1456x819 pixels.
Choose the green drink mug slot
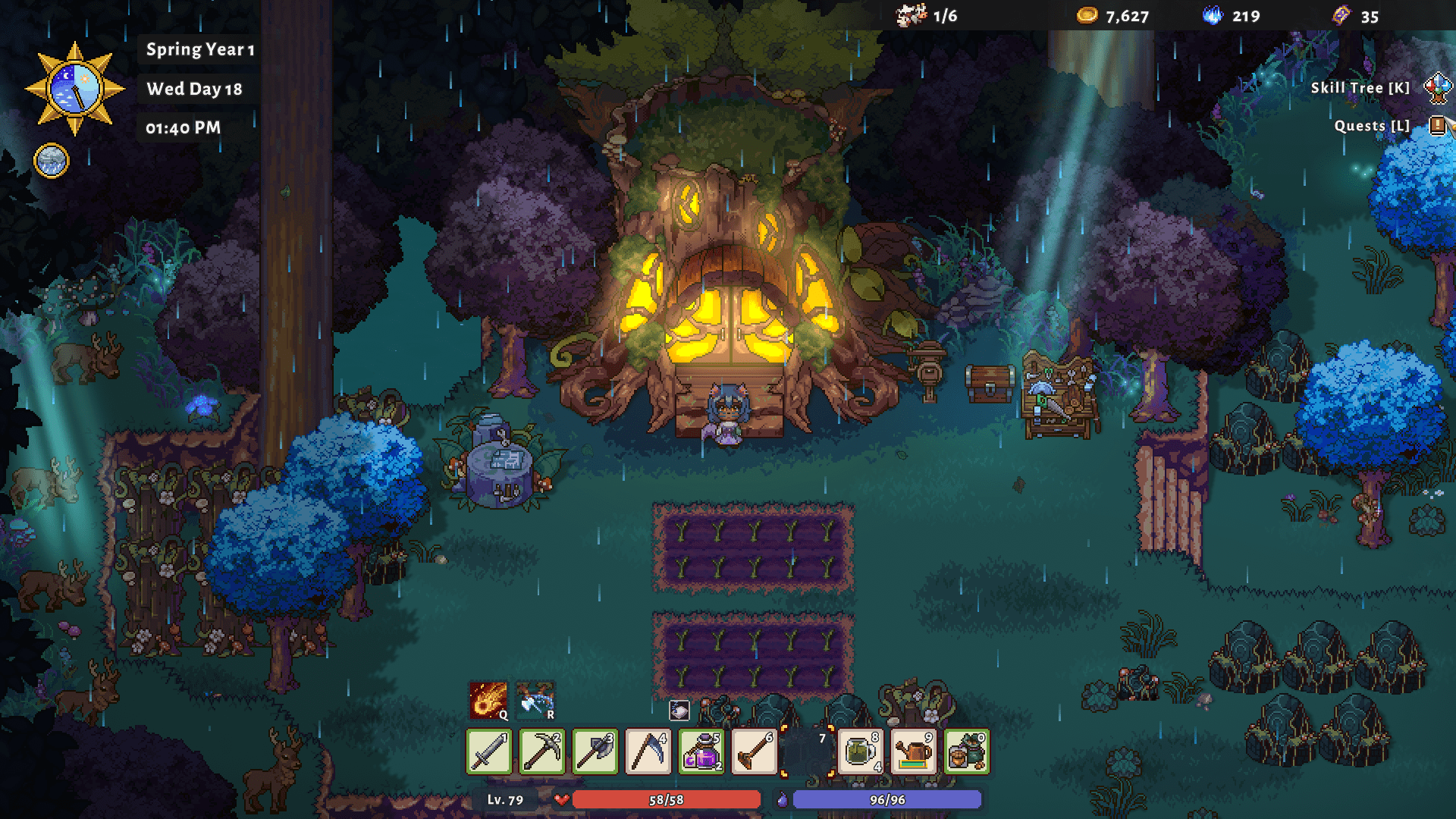[x=861, y=752]
